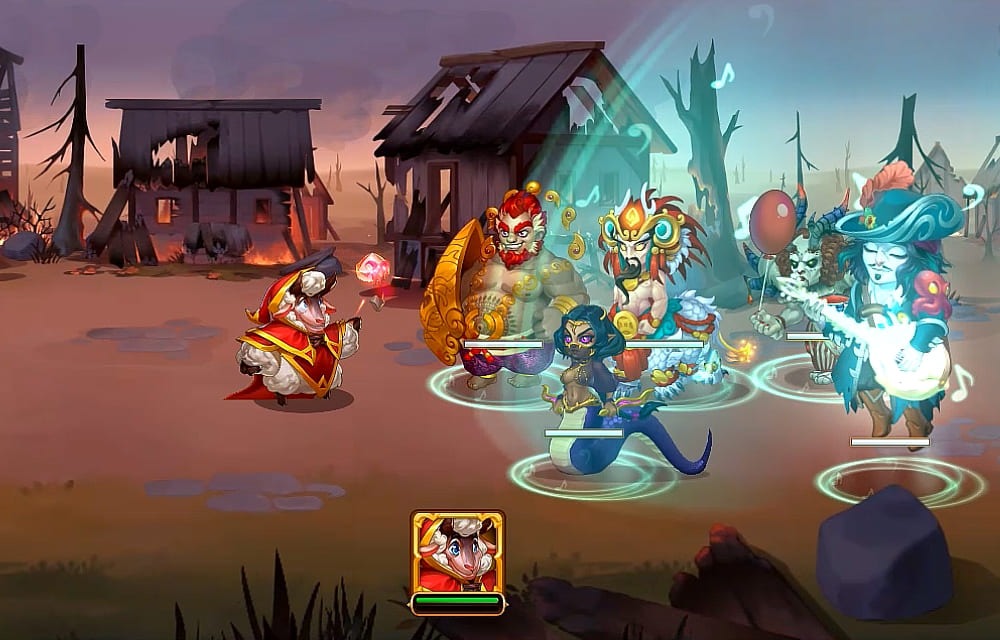Viewport: 1000px width, 640px height.
Task: Select the red-hooded sheep hero portrait
Action: coord(457,552)
